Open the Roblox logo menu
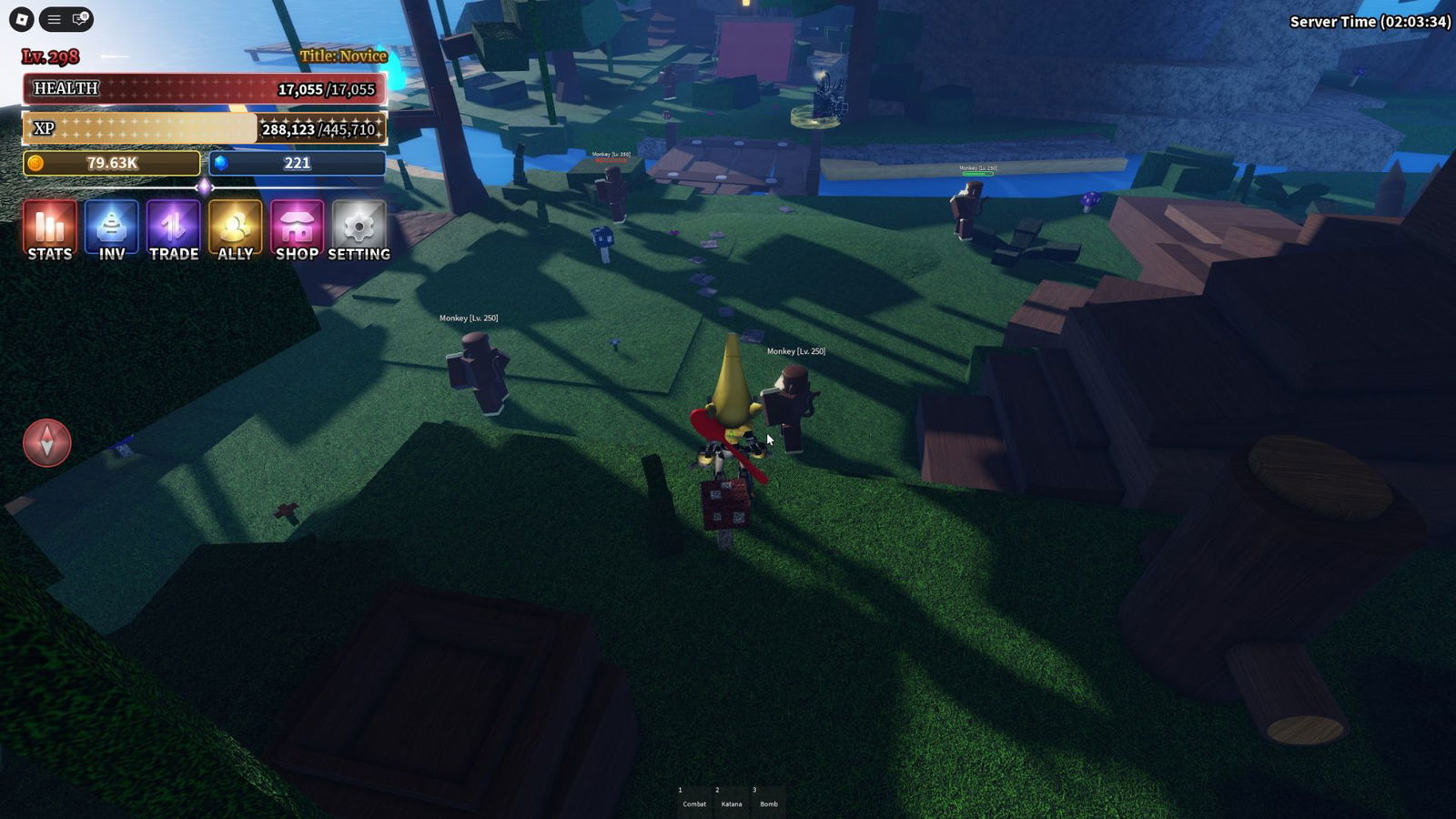 (x=22, y=19)
